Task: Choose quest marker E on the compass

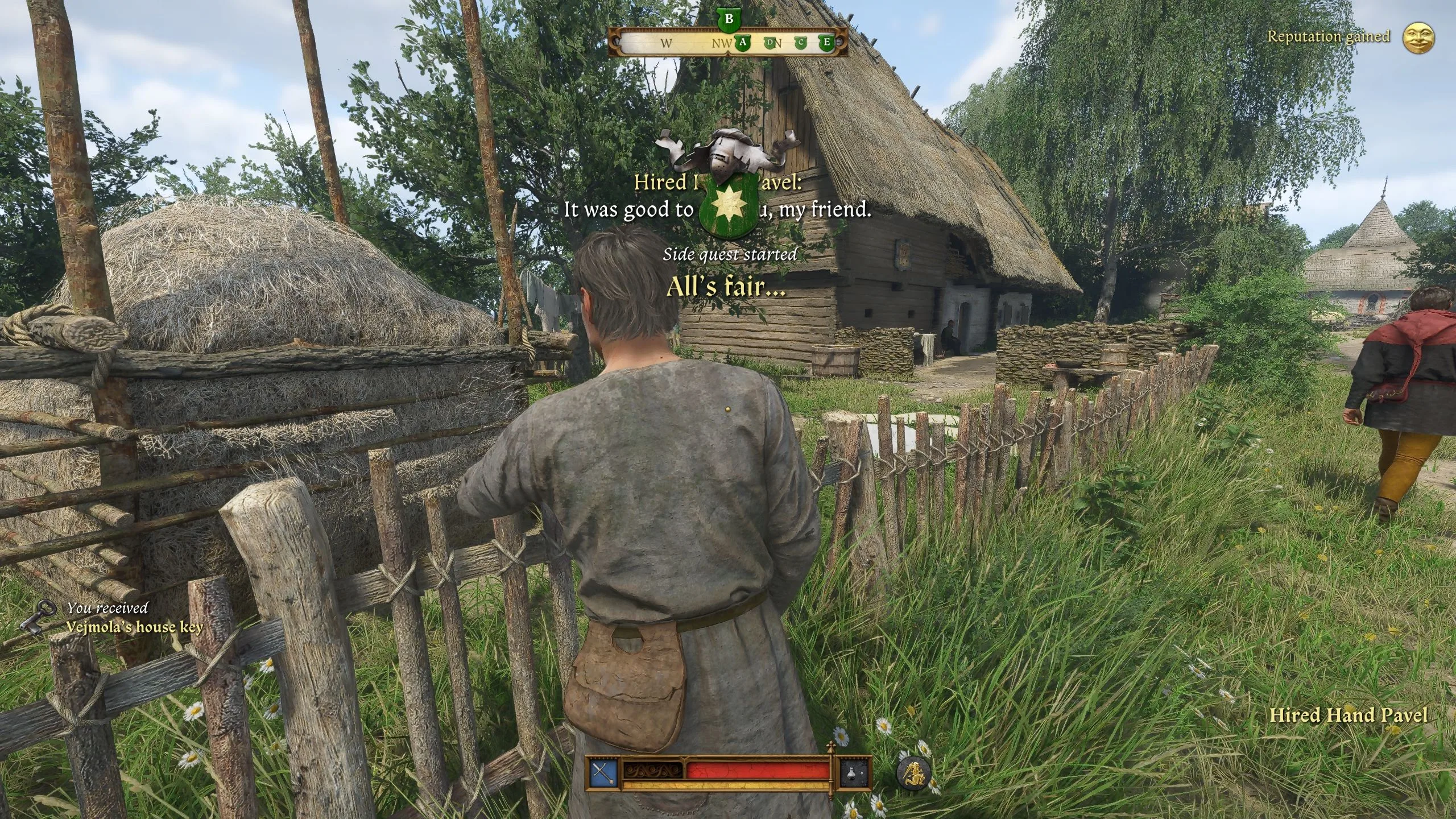Action: click(826, 43)
